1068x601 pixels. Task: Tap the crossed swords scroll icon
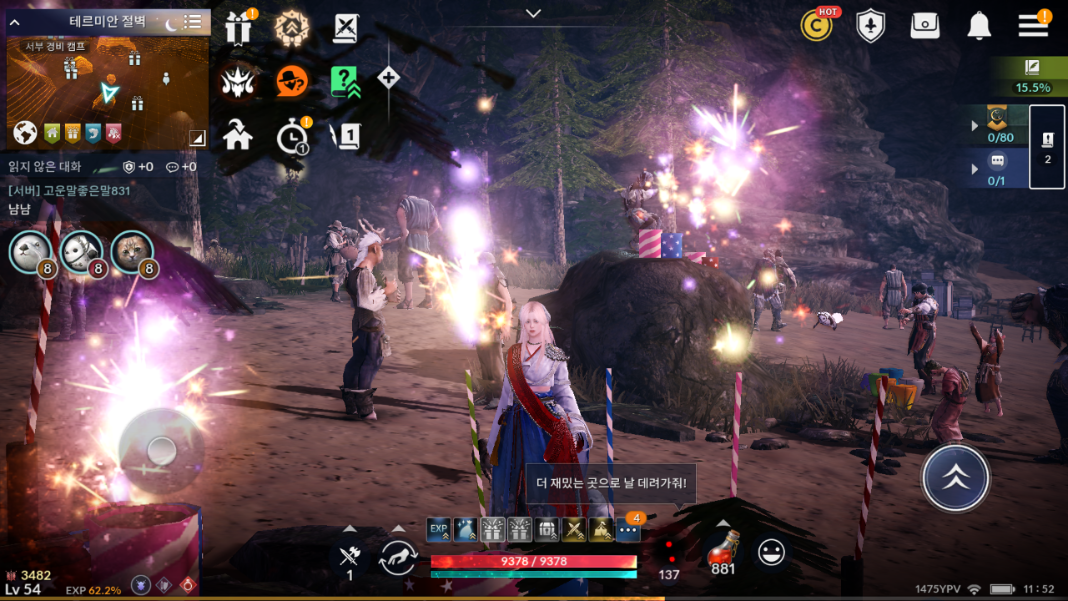346,29
